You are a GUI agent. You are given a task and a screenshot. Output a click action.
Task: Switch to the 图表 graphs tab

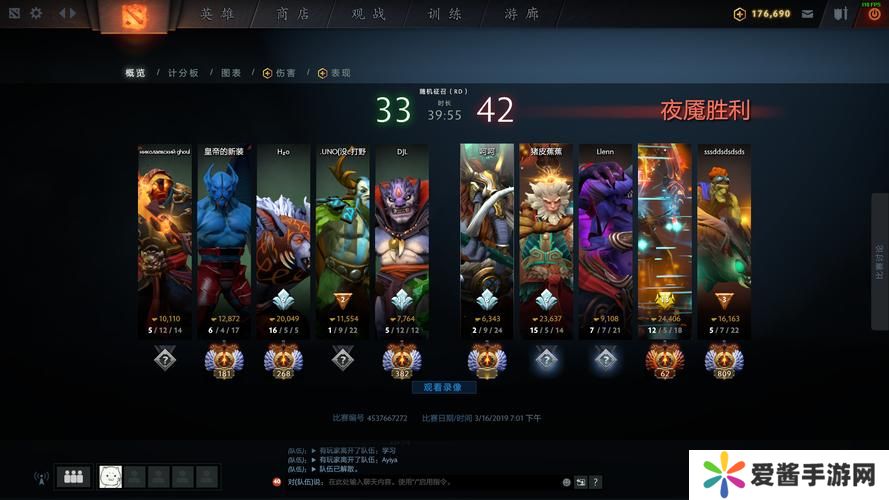coord(231,73)
